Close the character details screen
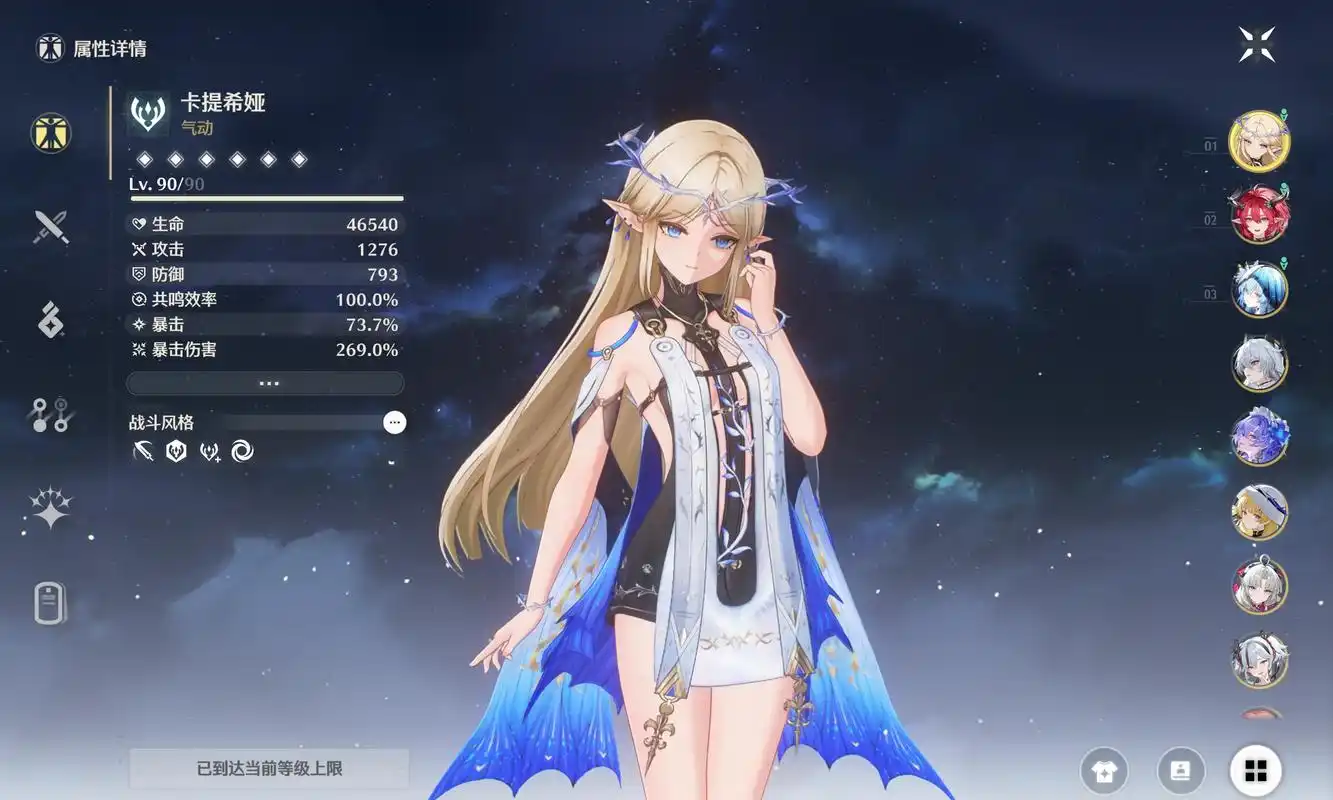1333x800 pixels. (x=1257, y=44)
